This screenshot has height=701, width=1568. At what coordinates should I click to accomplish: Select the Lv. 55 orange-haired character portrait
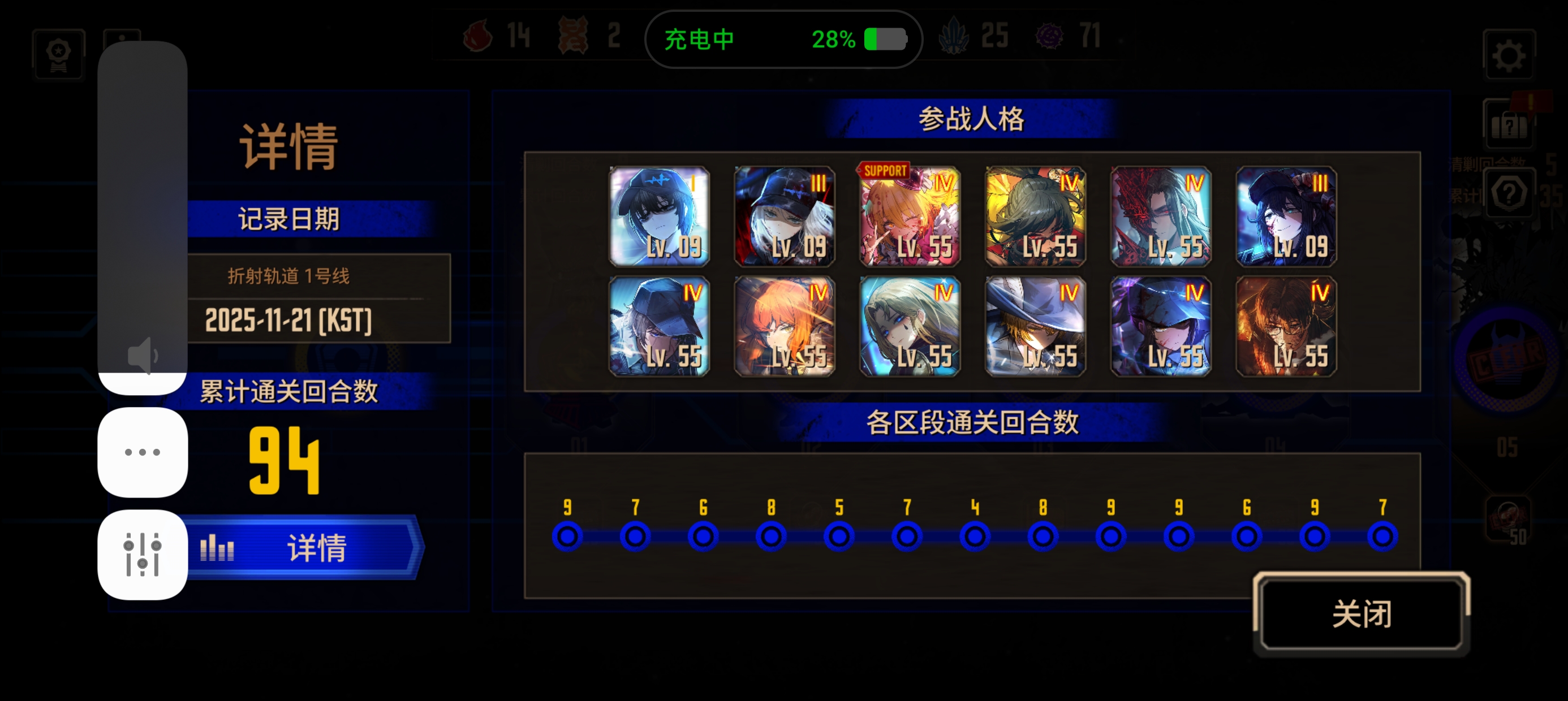pyautogui.click(x=785, y=327)
